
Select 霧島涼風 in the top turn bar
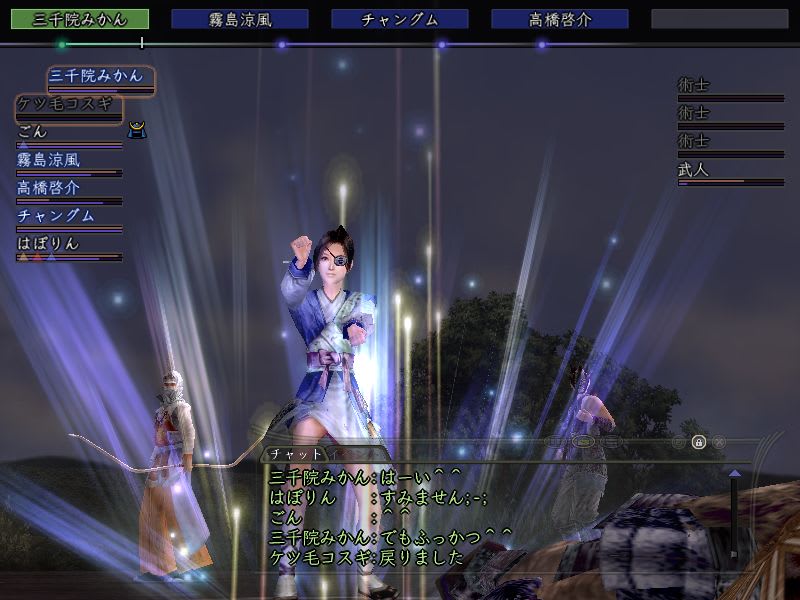tap(239, 19)
